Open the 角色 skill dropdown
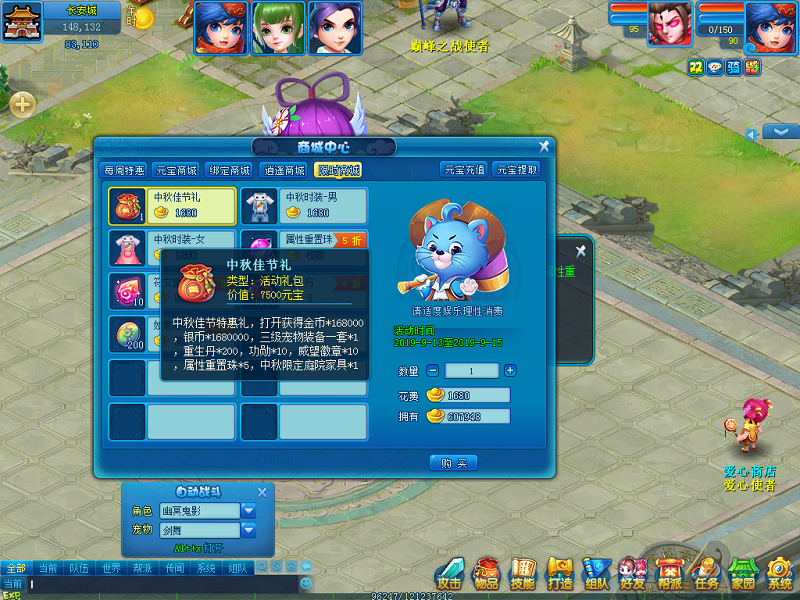 click(249, 510)
